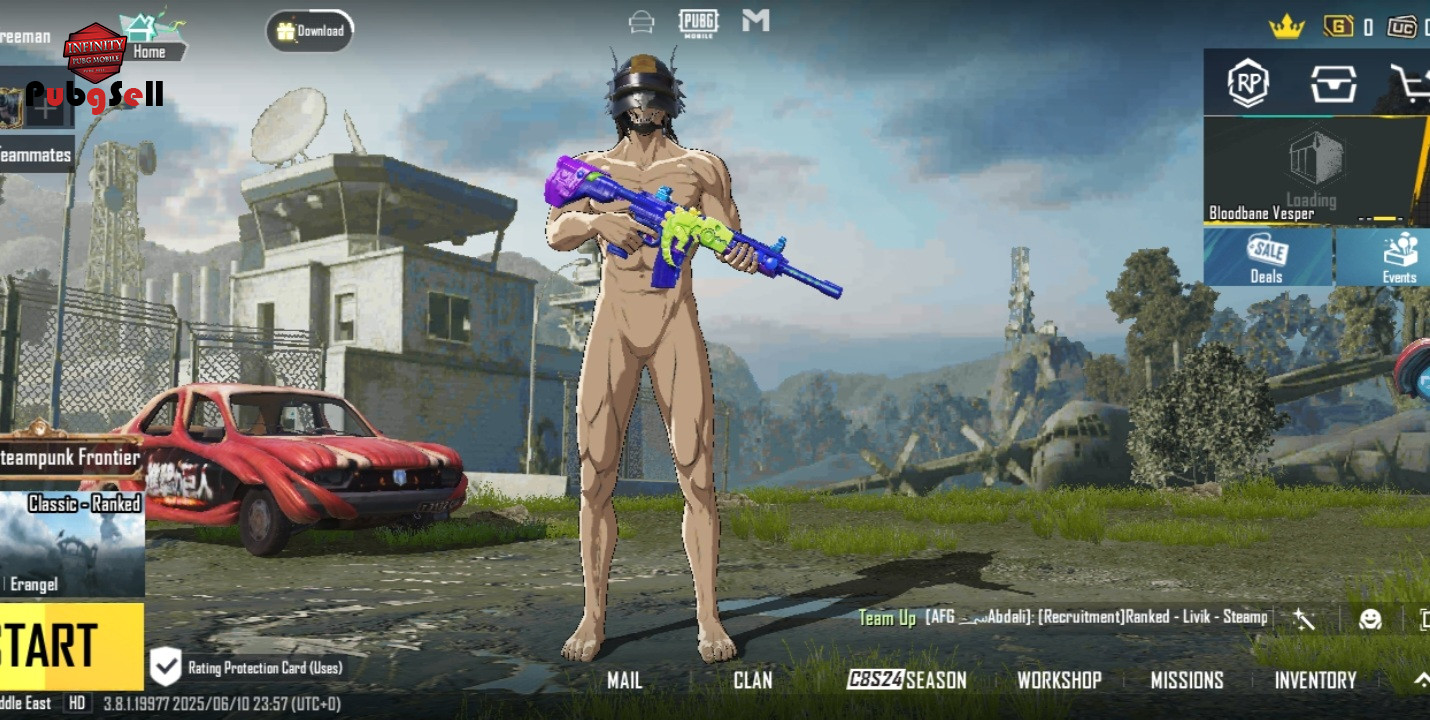1430x720 pixels.
Task: Open the shopping cart shop
Action: pos(1410,83)
